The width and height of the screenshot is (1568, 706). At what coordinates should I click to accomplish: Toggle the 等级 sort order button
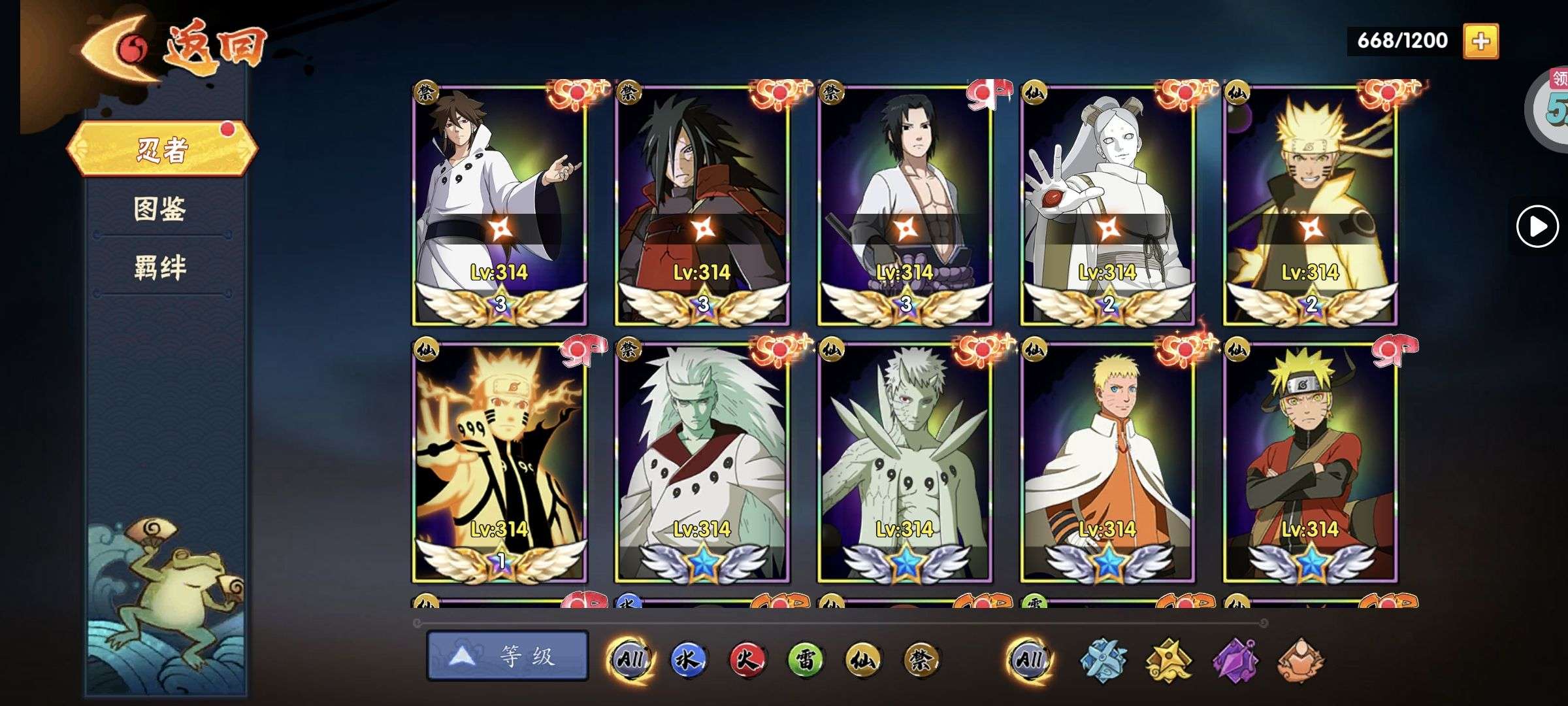pyautogui.click(x=508, y=656)
